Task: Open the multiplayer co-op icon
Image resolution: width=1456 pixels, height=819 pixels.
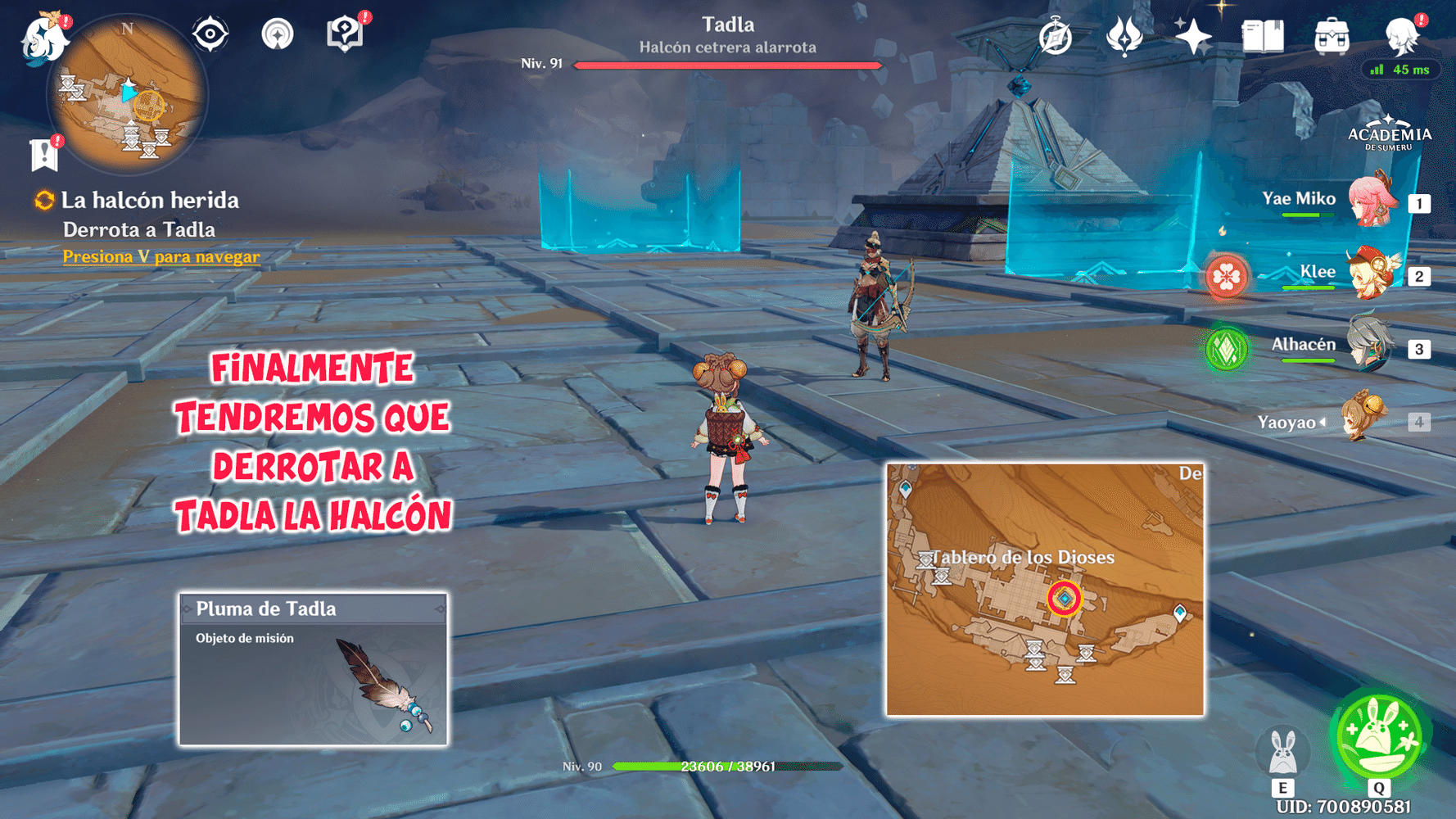Action: point(278,33)
